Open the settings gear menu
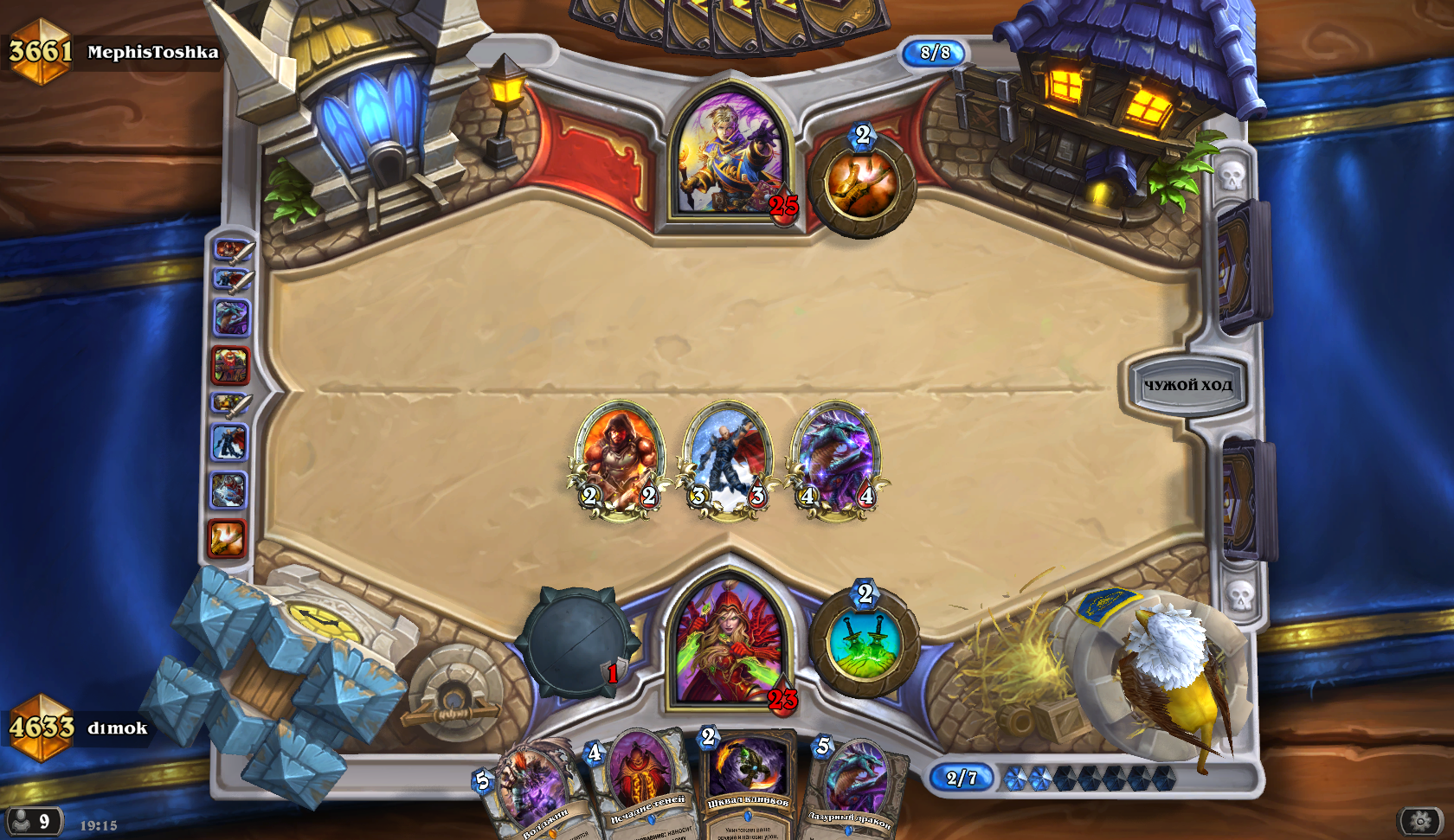1454x840 pixels. click(1420, 820)
